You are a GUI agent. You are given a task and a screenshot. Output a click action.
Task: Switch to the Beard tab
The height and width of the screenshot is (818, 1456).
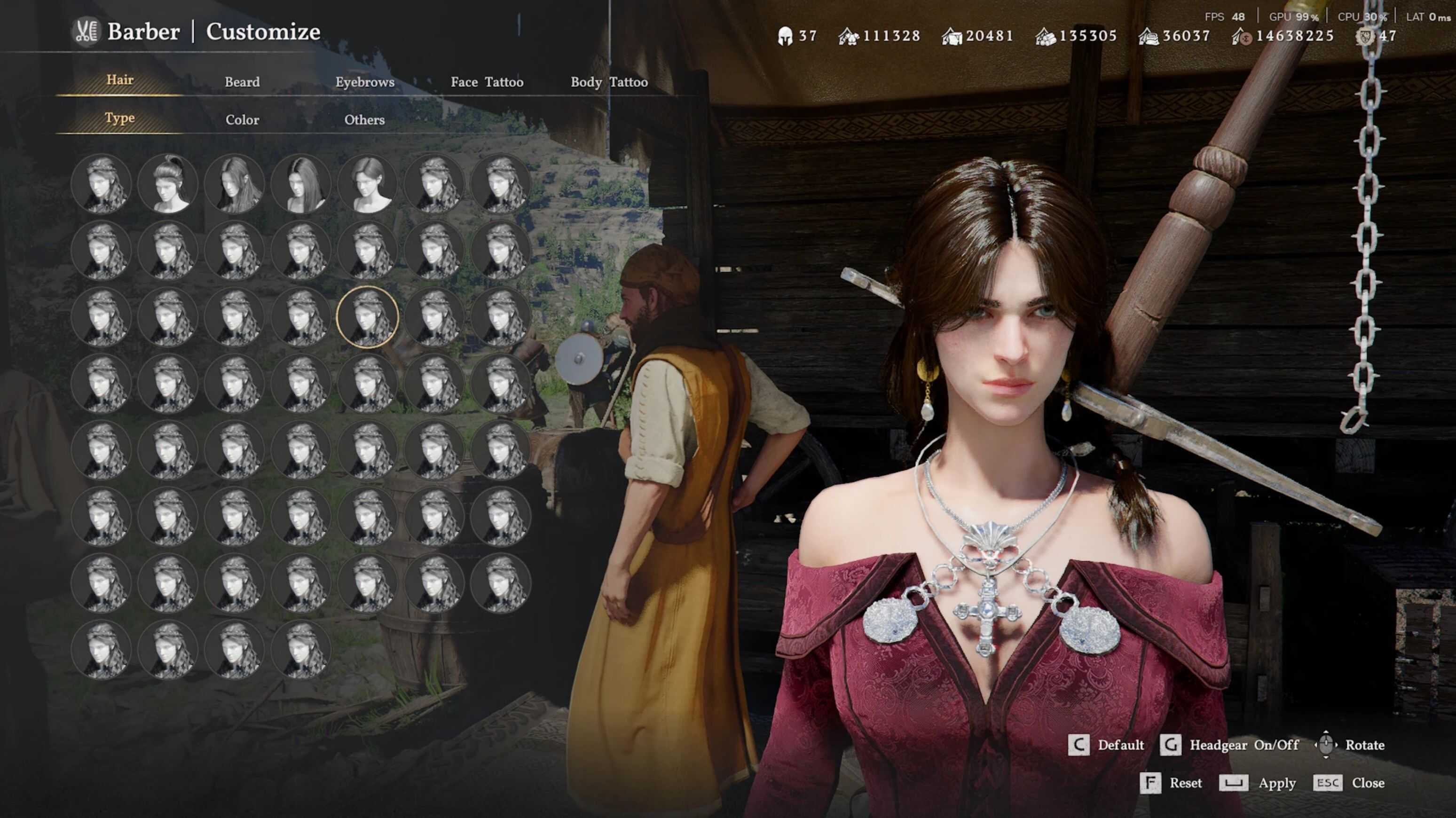click(242, 81)
